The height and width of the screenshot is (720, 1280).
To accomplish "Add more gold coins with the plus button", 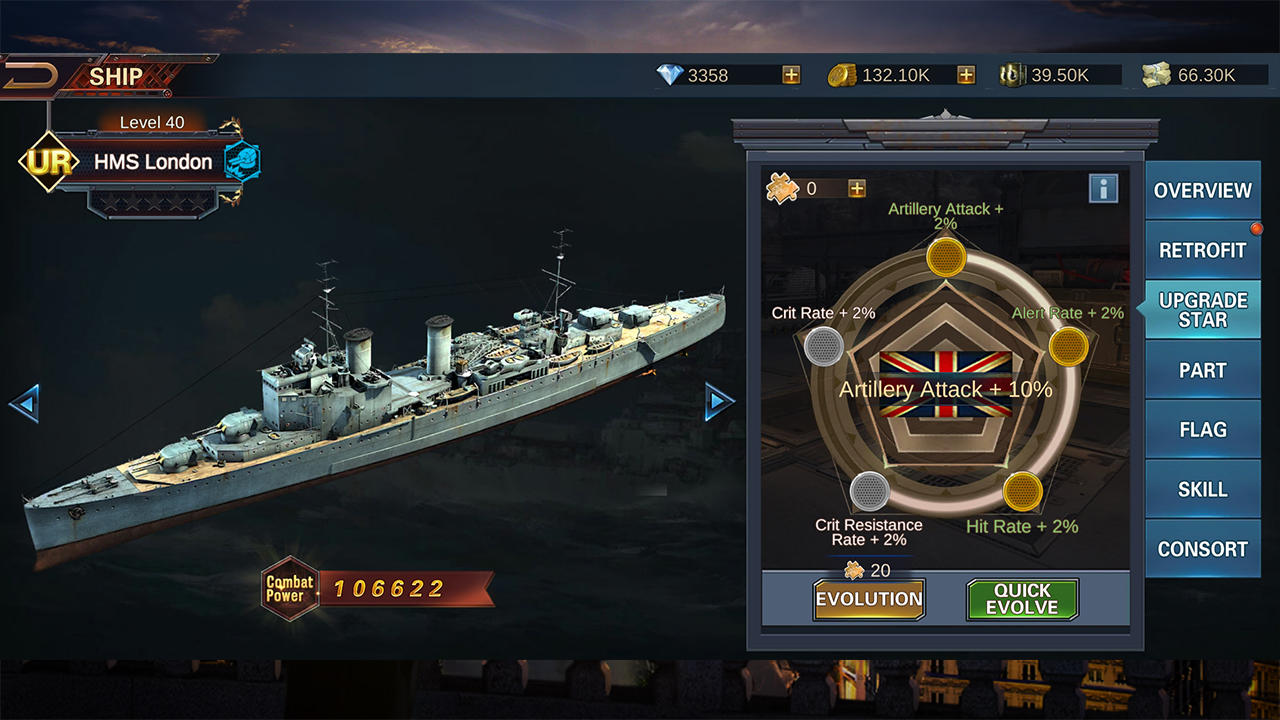I will [x=966, y=75].
